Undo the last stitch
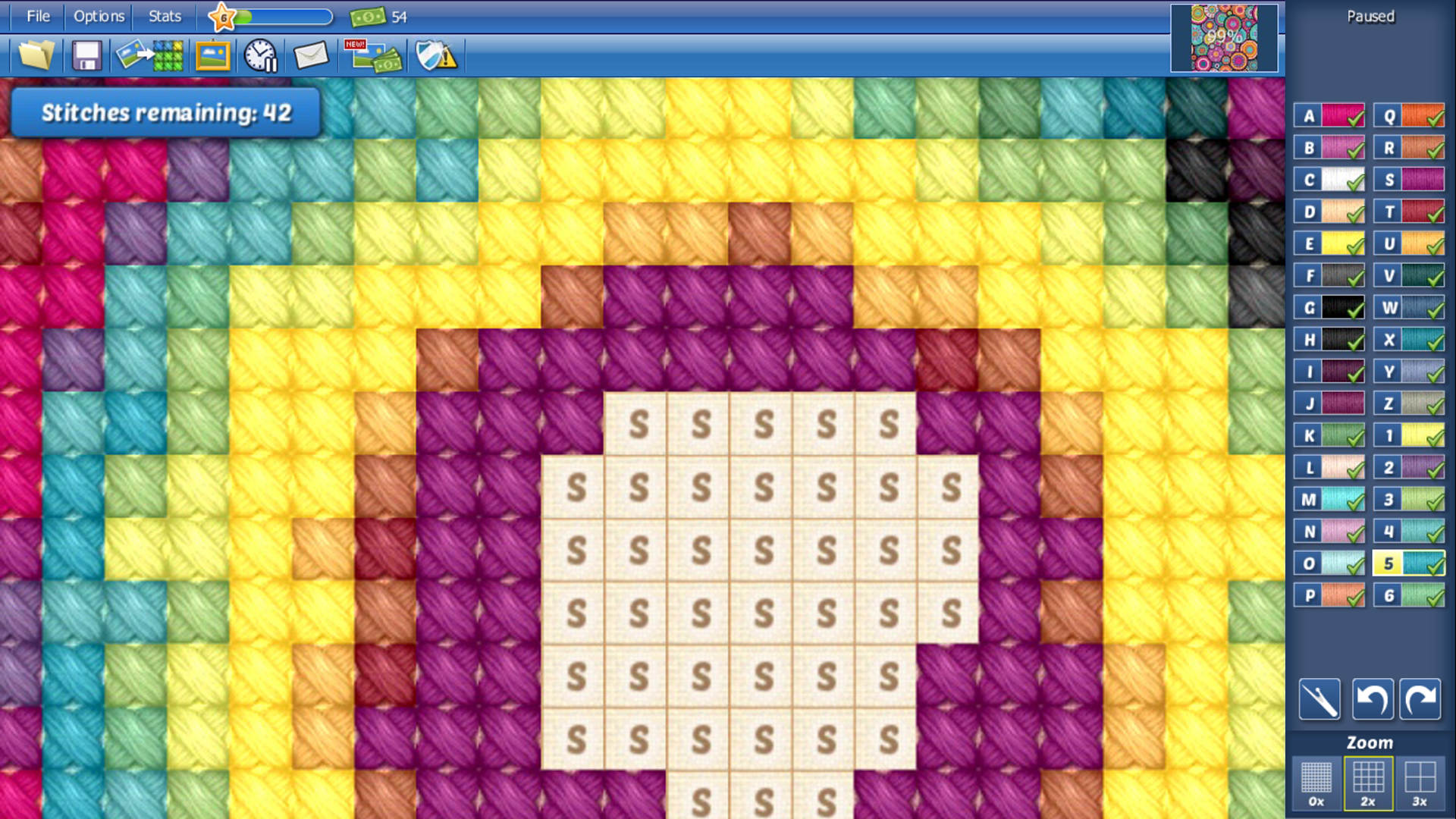The image size is (1456, 819). (x=1373, y=699)
